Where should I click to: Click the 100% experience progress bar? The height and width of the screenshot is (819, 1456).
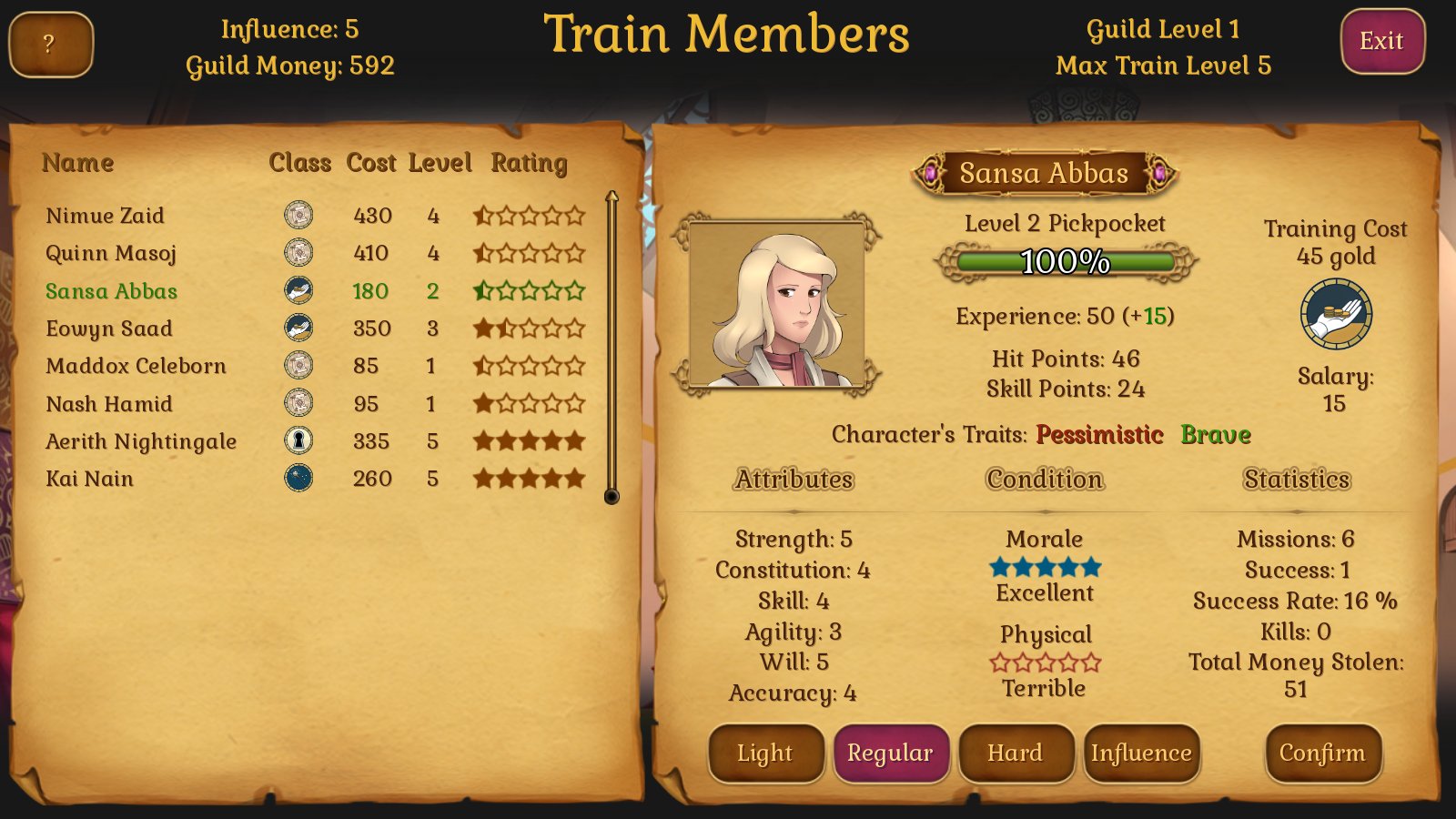(x=1065, y=261)
